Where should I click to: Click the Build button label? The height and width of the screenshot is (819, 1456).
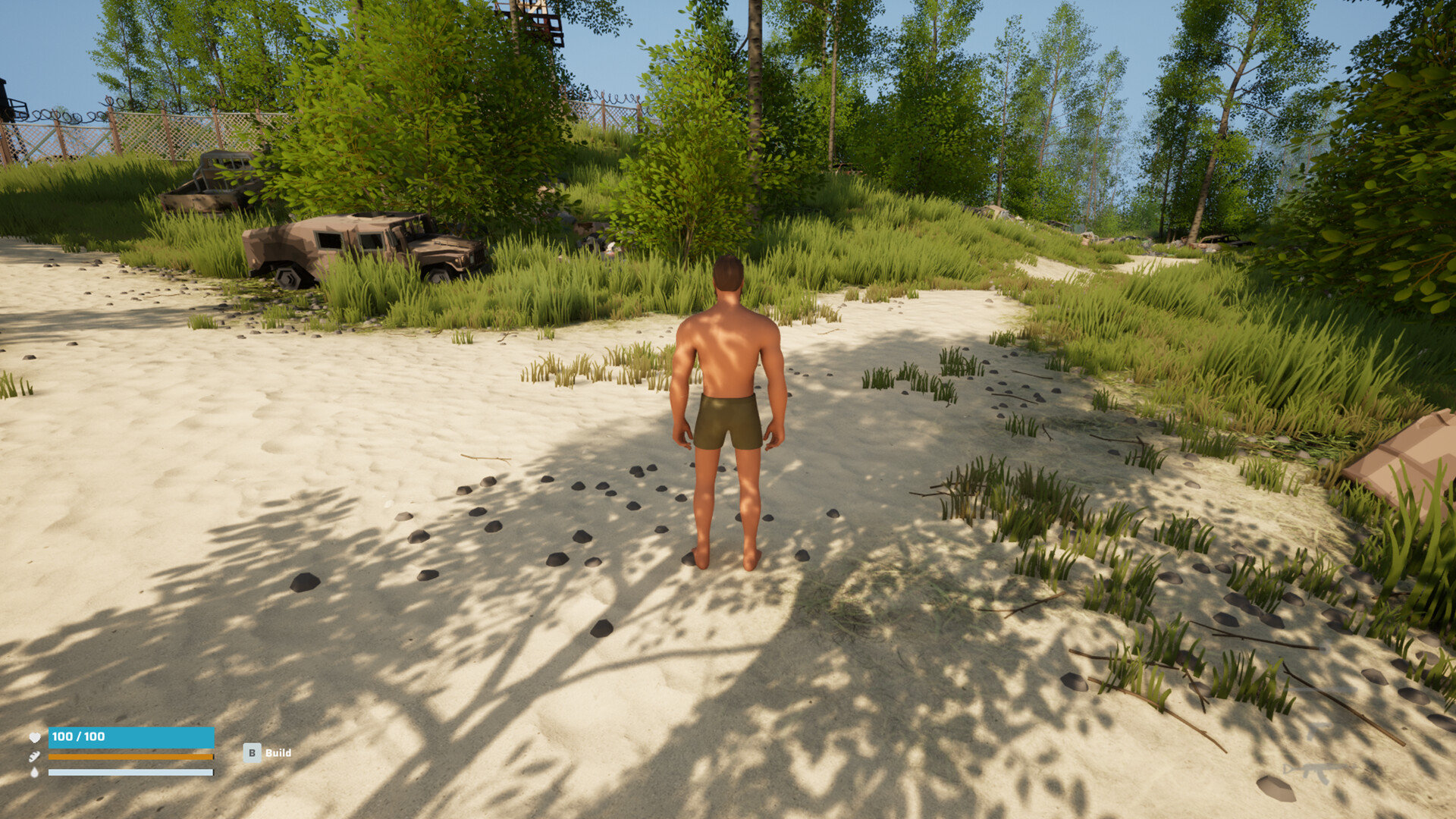pos(278,753)
